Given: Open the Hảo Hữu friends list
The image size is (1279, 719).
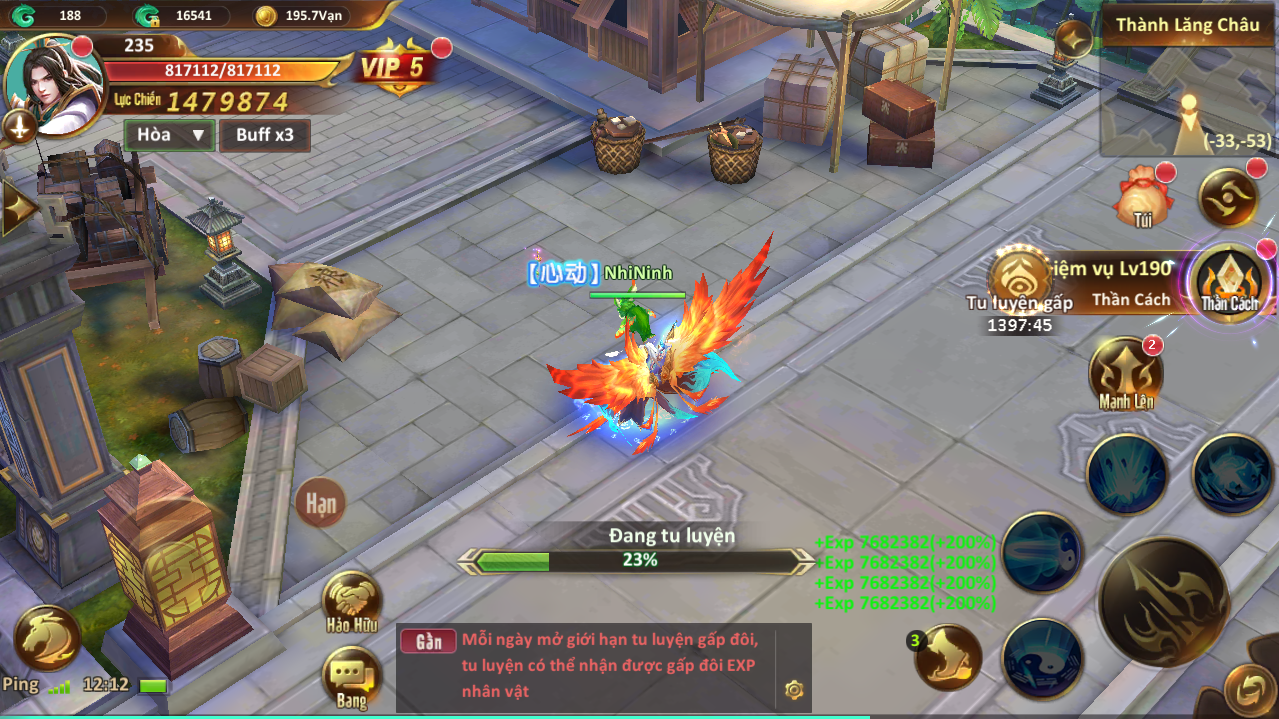Looking at the screenshot, I should coord(351,602).
